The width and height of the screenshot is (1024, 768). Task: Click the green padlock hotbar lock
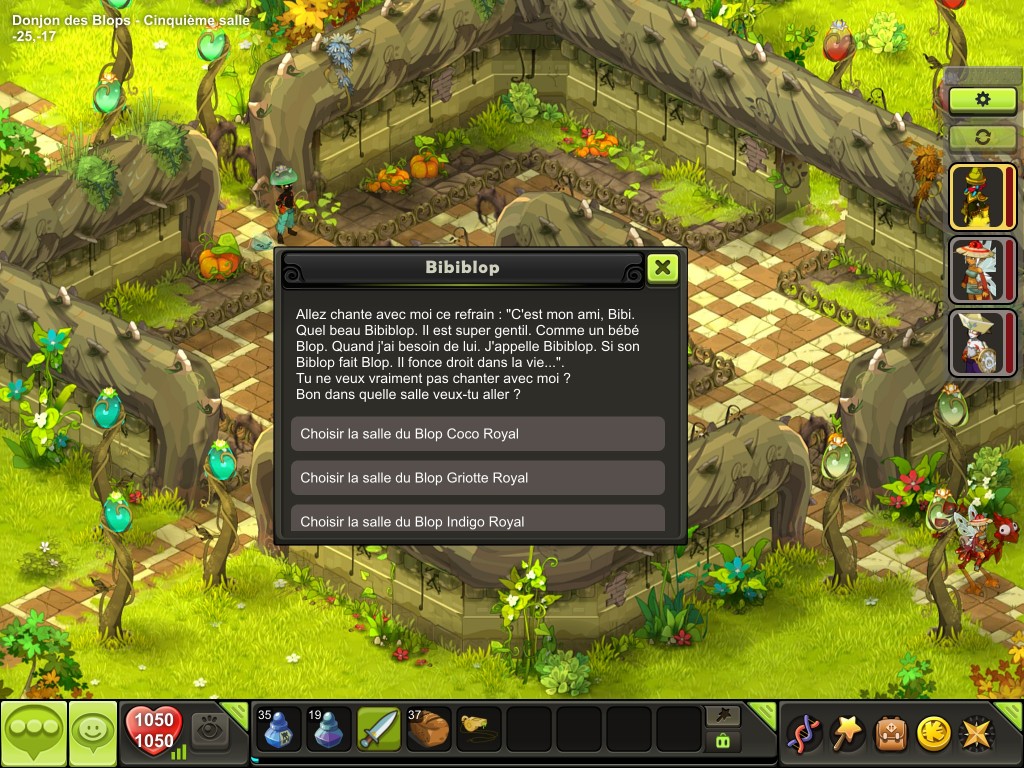(x=721, y=741)
